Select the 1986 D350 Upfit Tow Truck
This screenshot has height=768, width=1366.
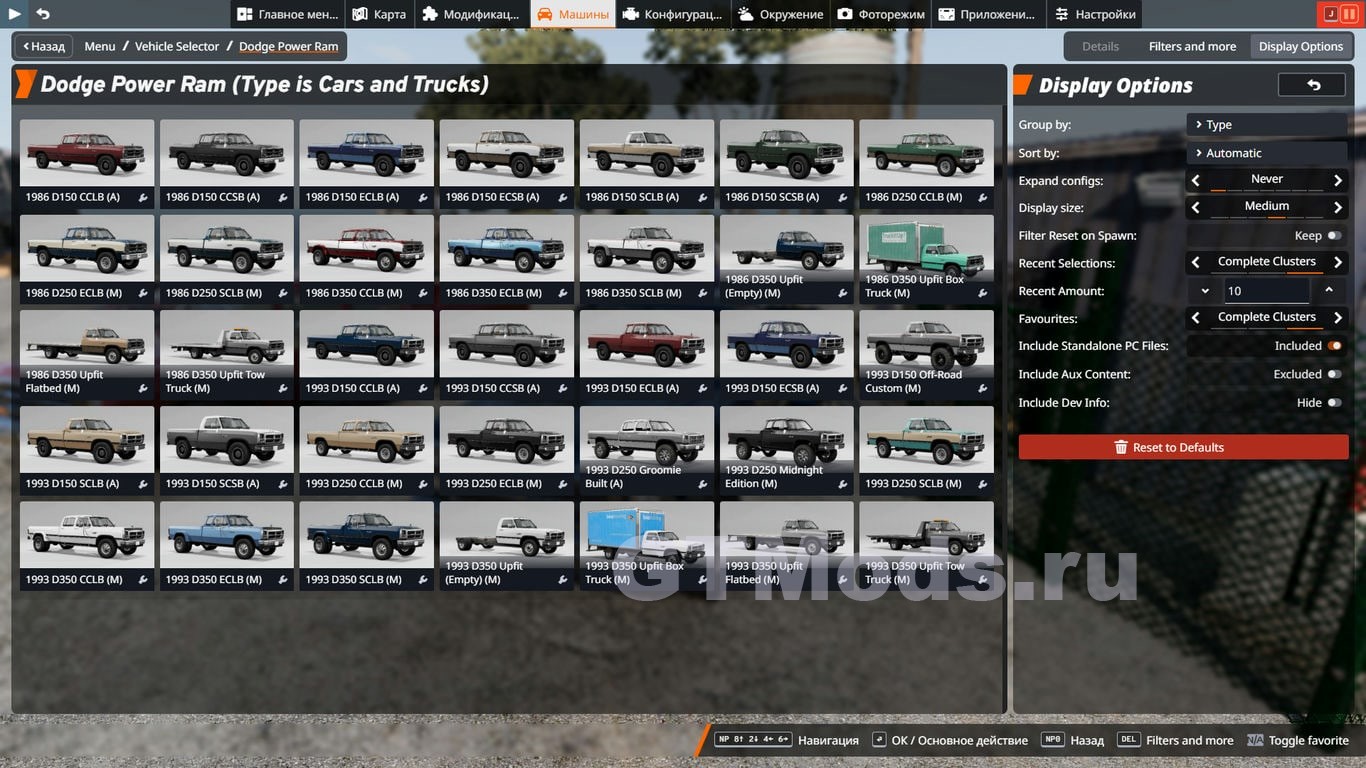coord(227,354)
